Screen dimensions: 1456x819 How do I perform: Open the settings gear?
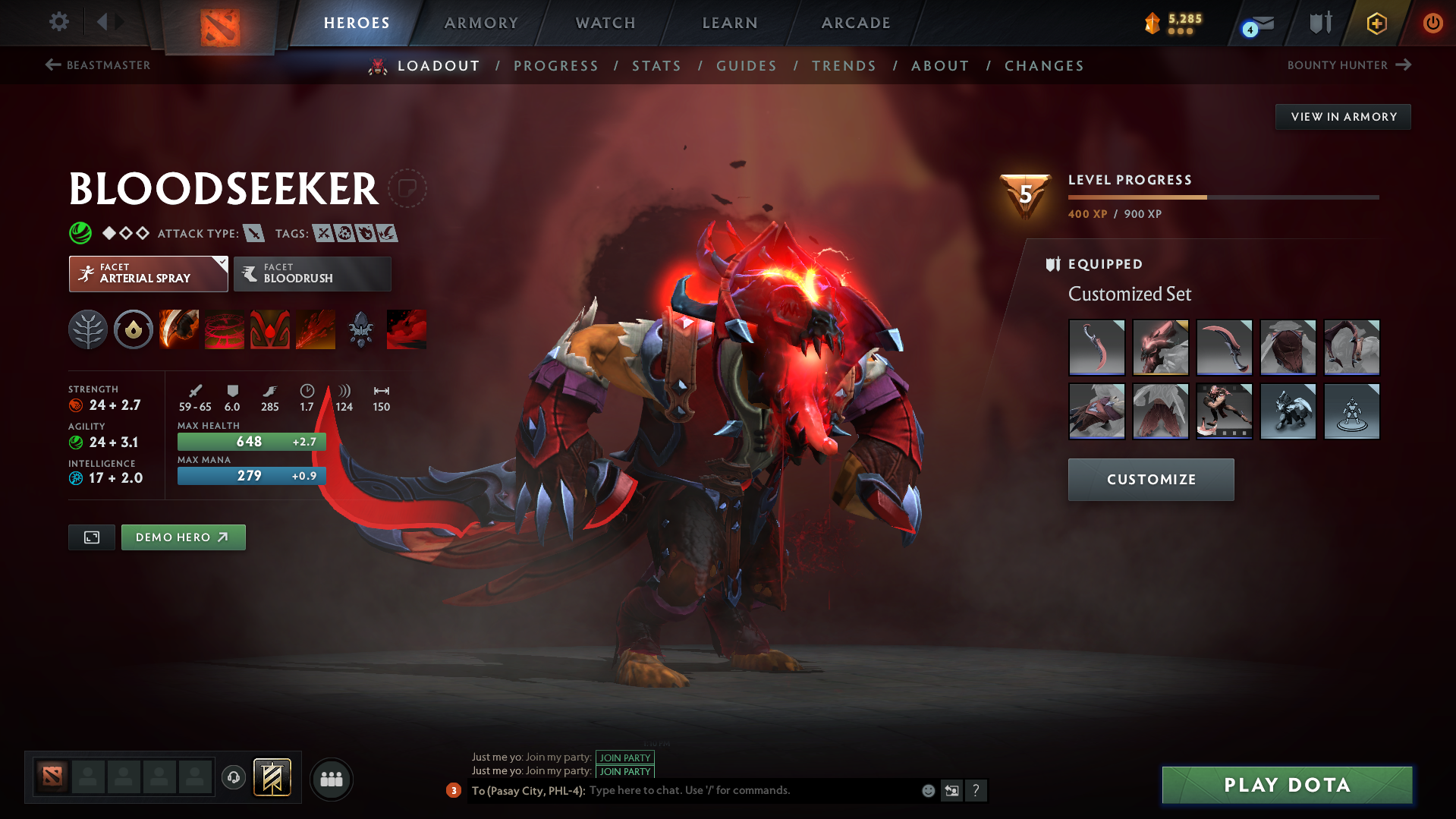click(x=59, y=22)
